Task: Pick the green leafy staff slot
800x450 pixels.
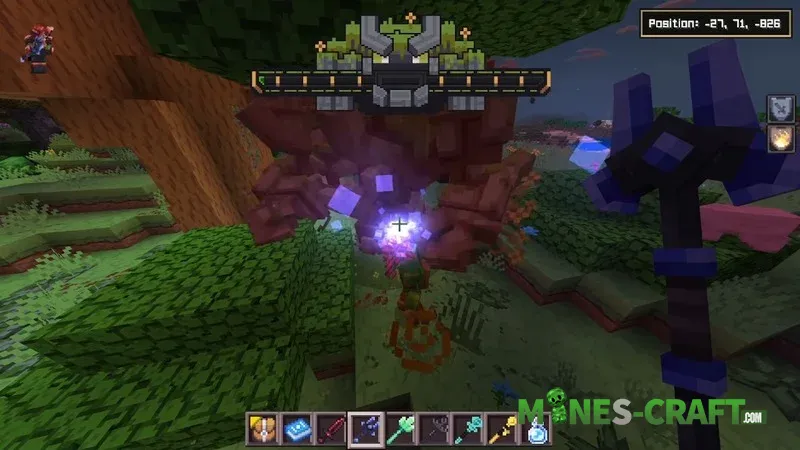Action: pos(400,430)
